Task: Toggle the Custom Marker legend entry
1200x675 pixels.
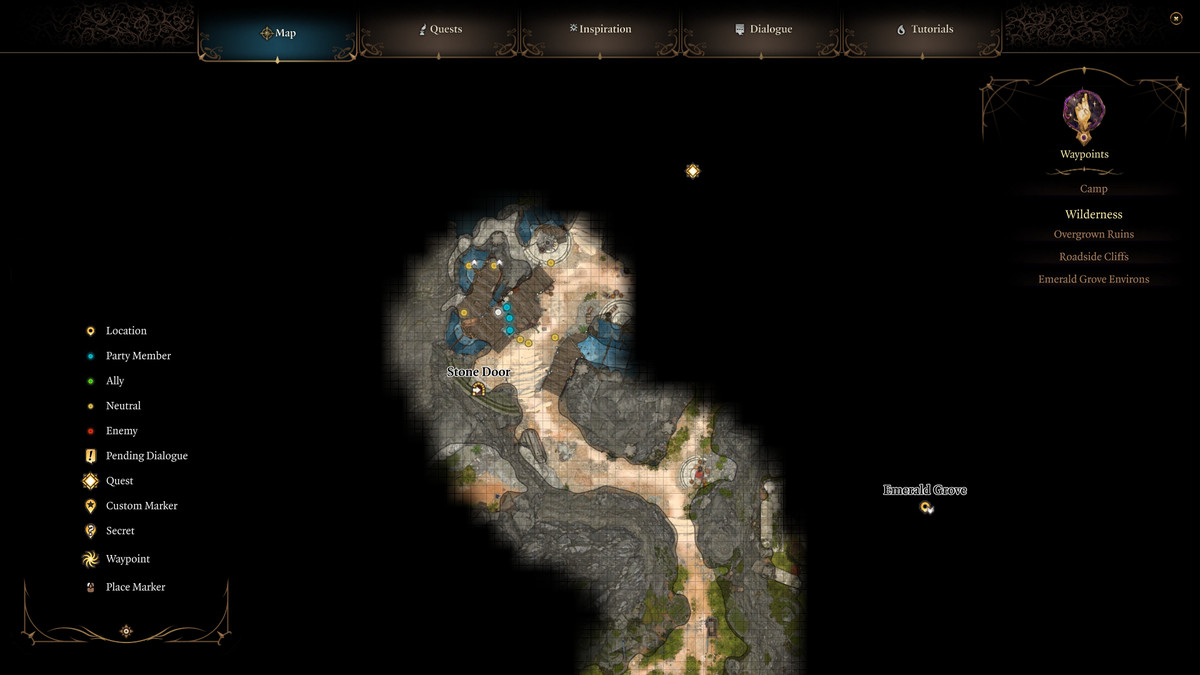Action: tap(141, 506)
